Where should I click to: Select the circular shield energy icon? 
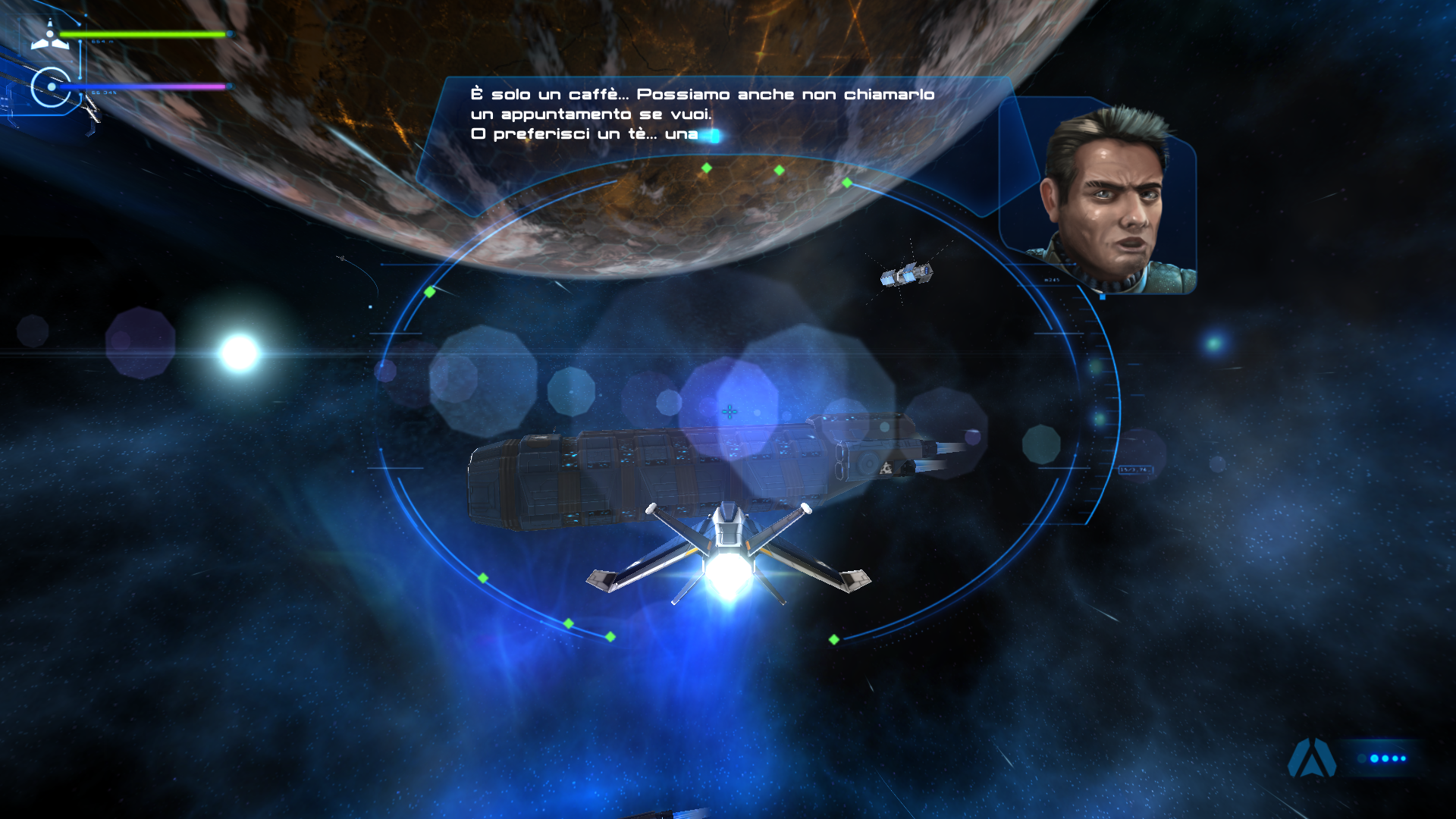pos(51,87)
